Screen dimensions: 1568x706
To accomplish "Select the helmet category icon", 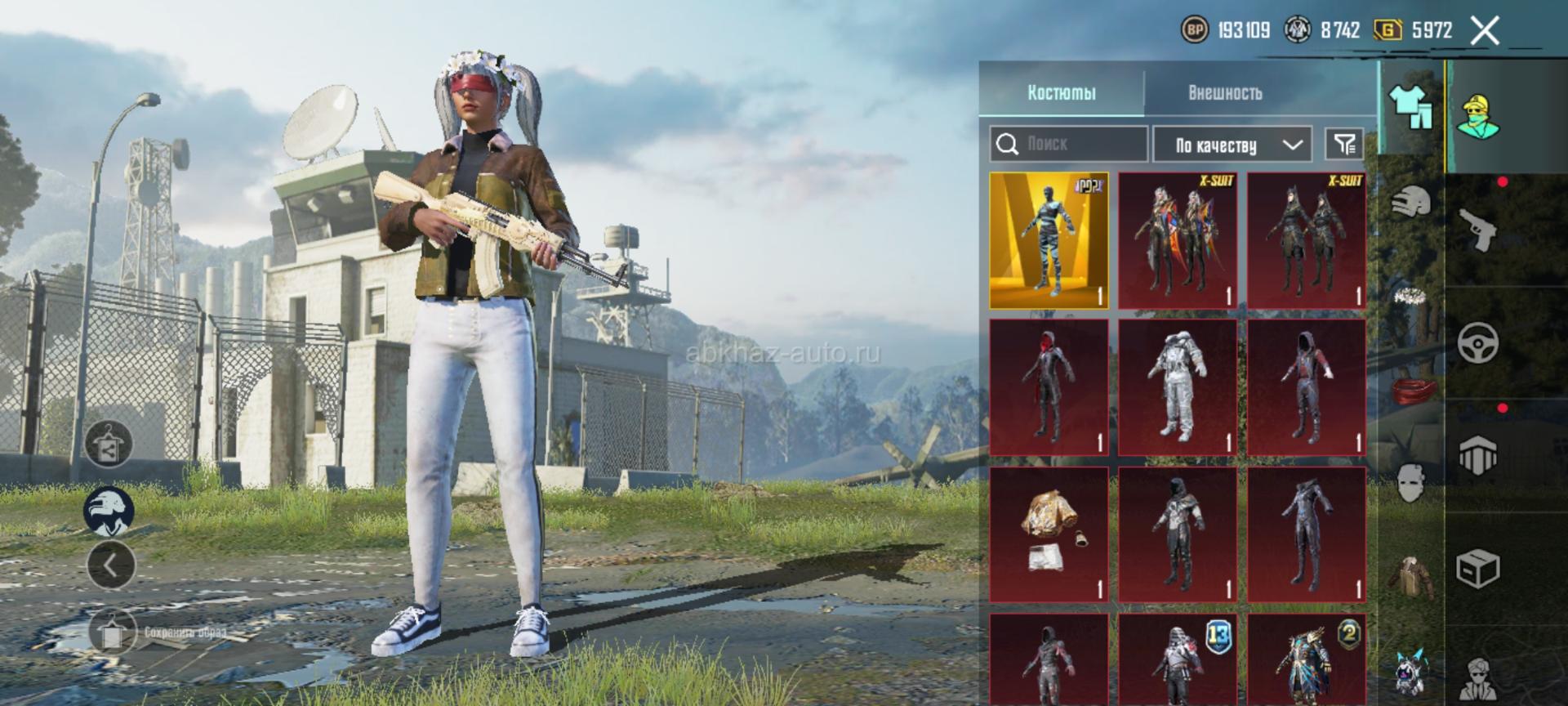I will (x=1411, y=200).
